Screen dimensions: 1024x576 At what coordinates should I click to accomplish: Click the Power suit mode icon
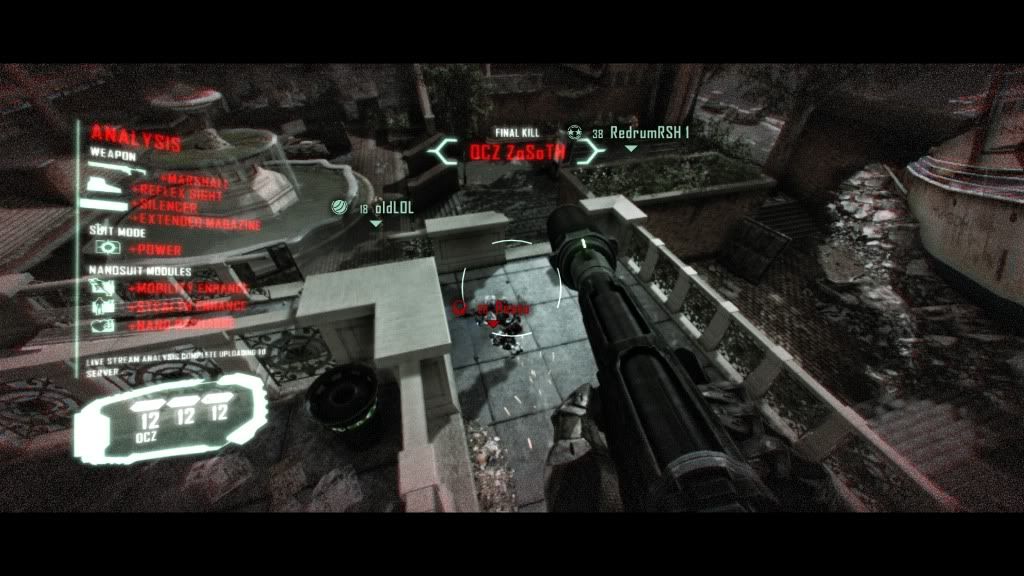pos(106,247)
